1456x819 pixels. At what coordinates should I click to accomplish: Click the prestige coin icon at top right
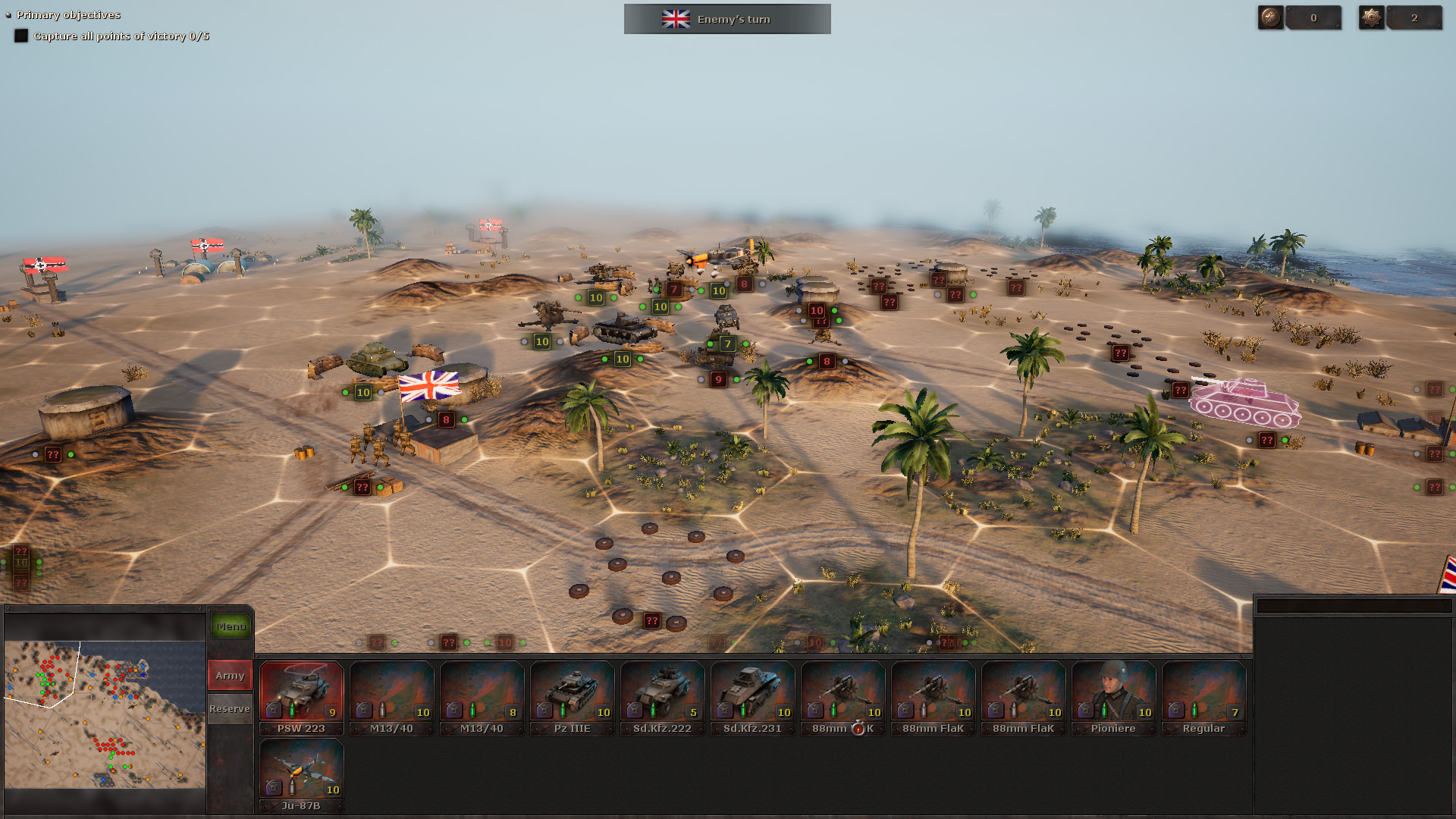click(x=1269, y=17)
